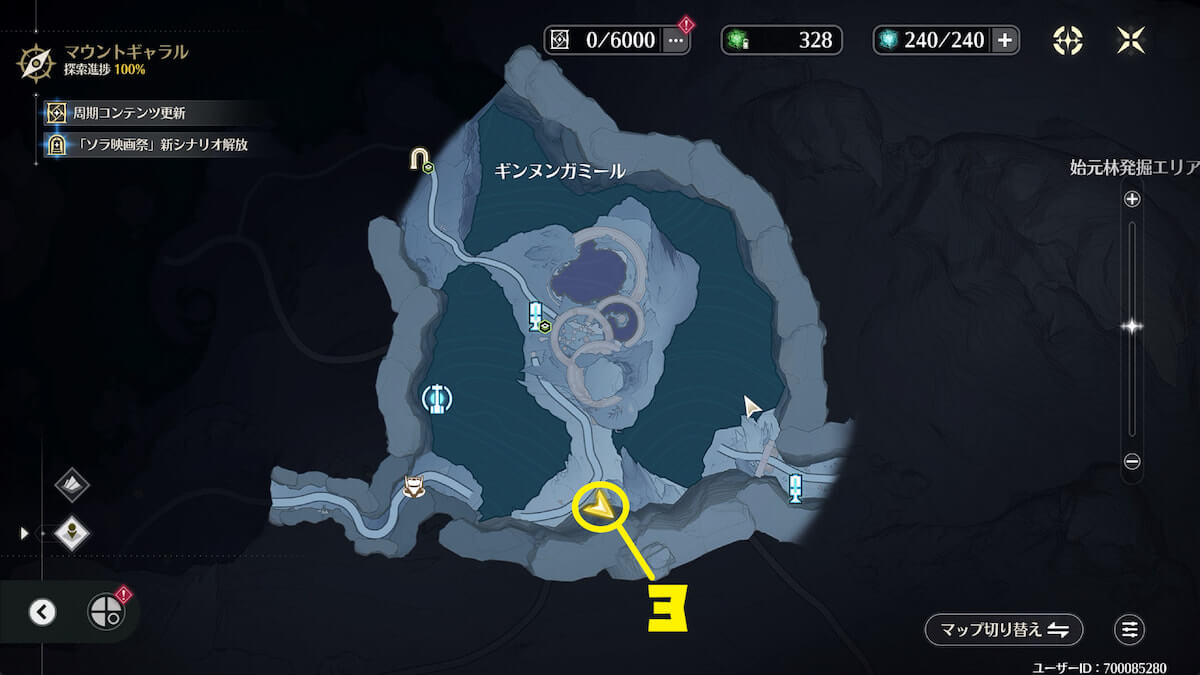The width and height of the screenshot is (1200, 675).
Task: Open the round icon with red alert badge
Action: [x=105, y=611]
